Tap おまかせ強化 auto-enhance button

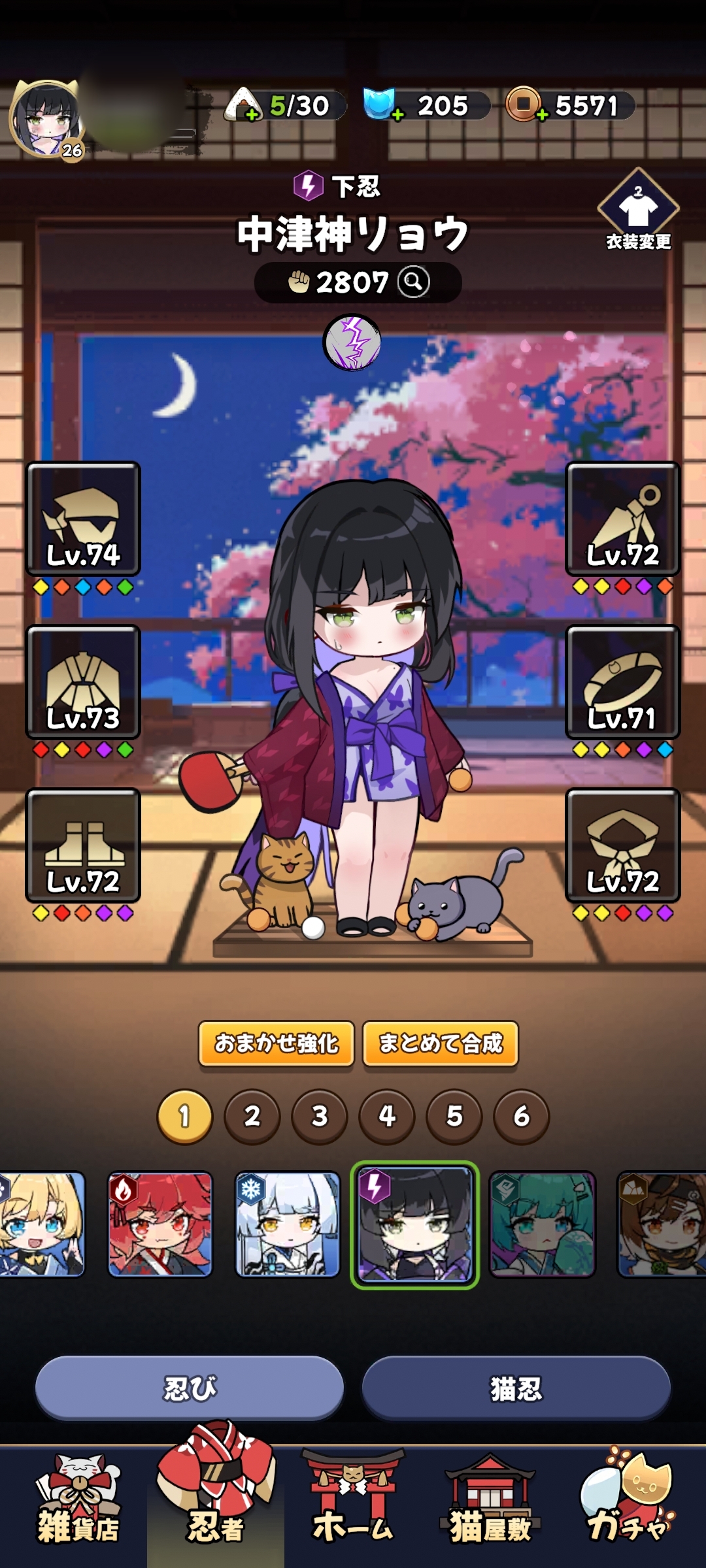277,1043
